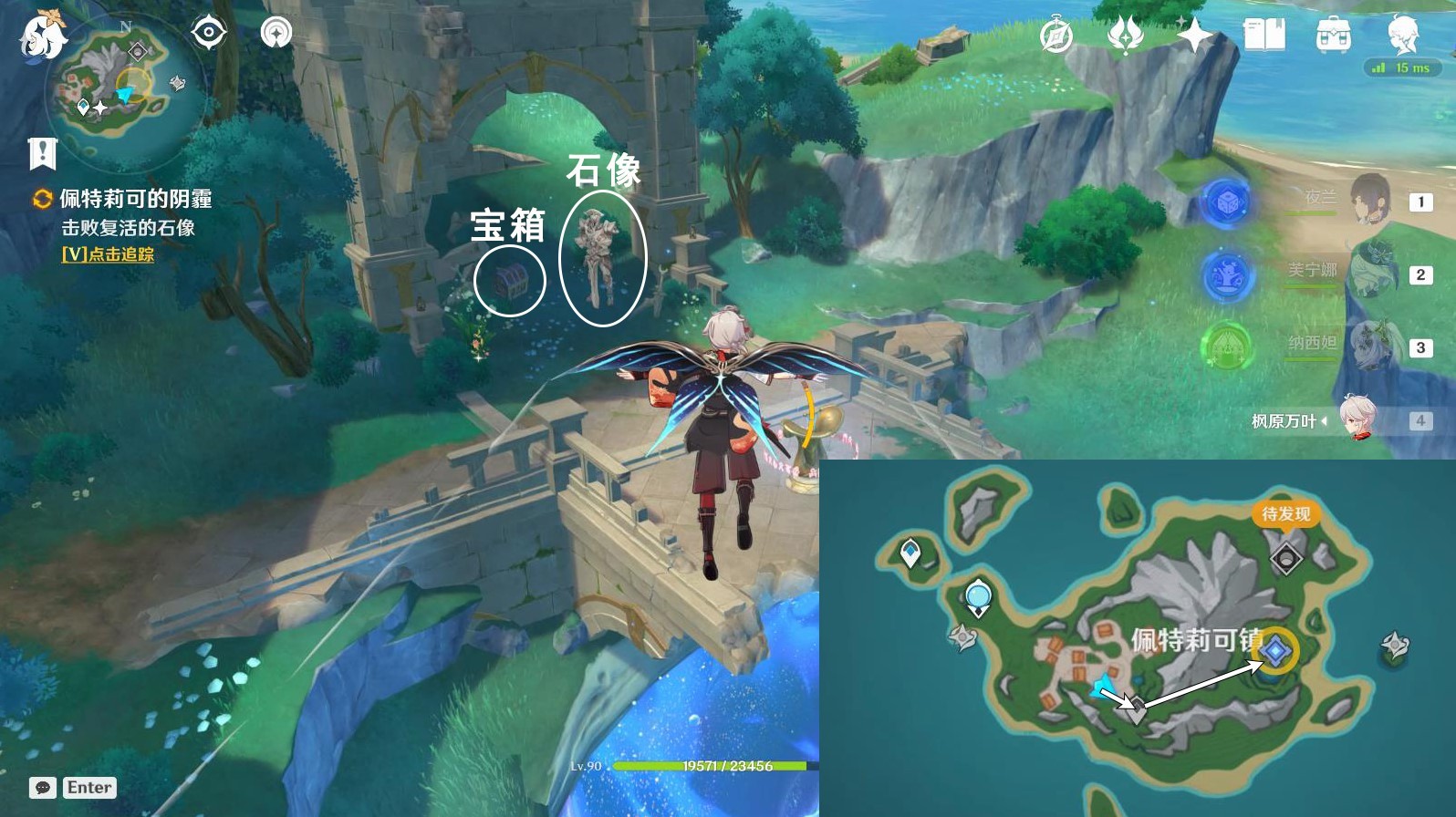This screenshot has height=817, width=1456.
Task: Click the pocket watch guide icon
Action: 1055,34
